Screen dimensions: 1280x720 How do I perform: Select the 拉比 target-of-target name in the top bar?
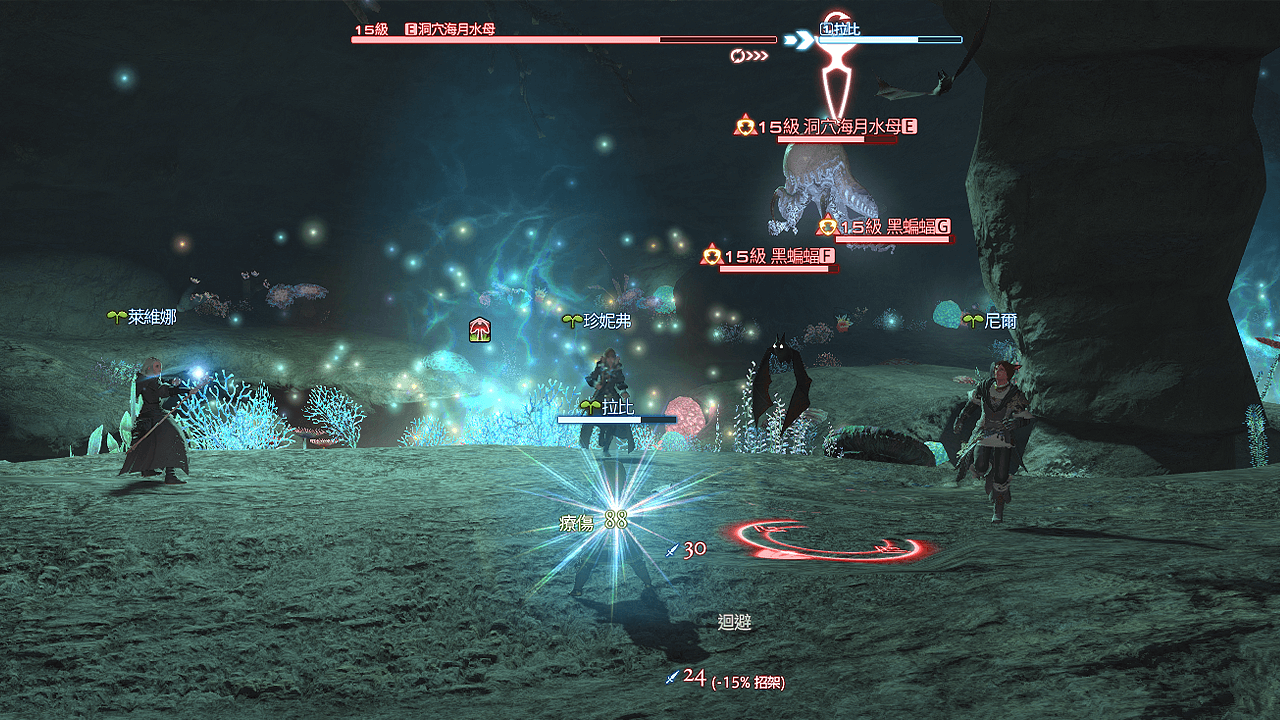point(846,29)
